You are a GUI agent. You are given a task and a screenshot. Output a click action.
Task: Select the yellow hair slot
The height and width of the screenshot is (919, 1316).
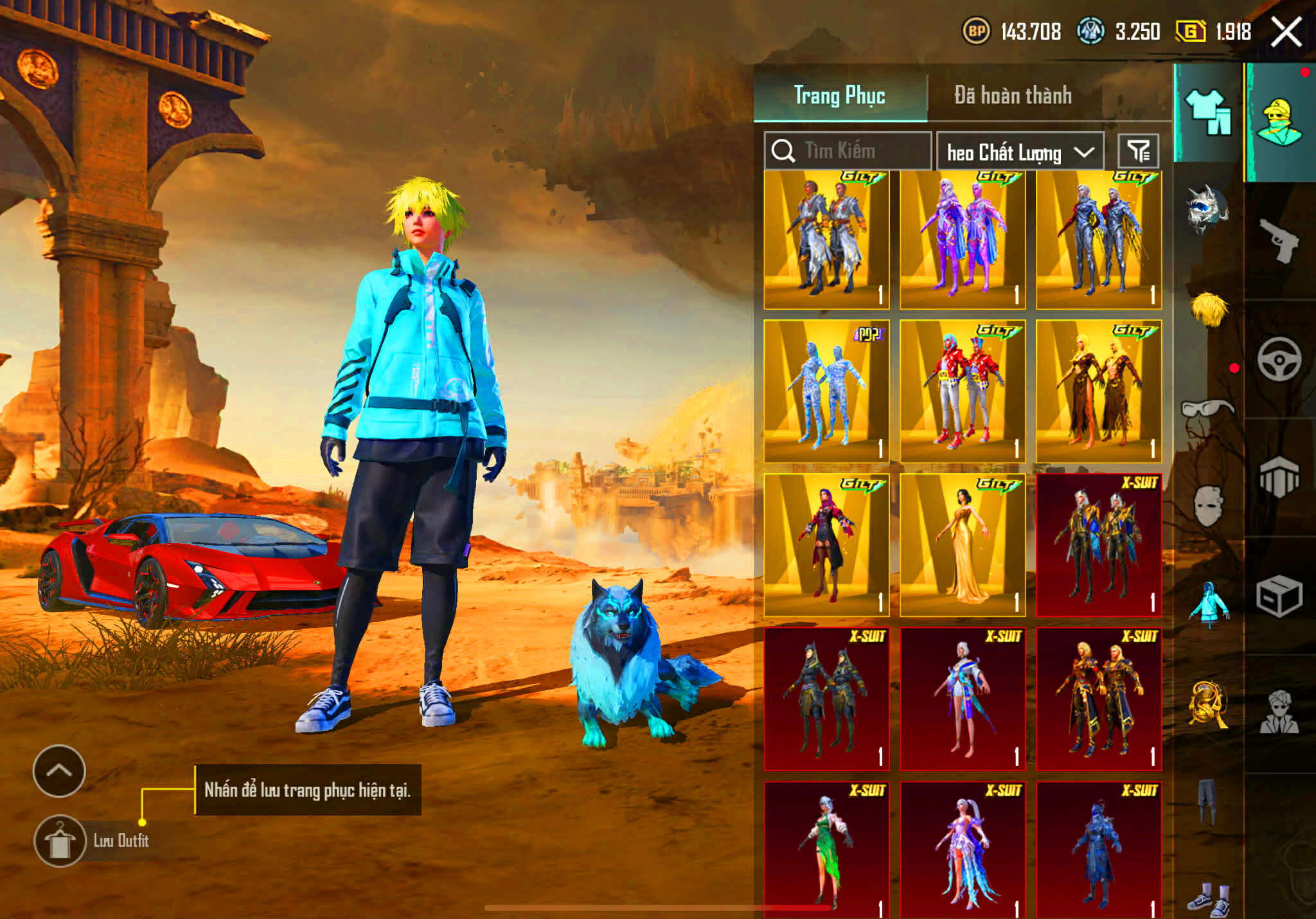click(x=1209, y=309)
